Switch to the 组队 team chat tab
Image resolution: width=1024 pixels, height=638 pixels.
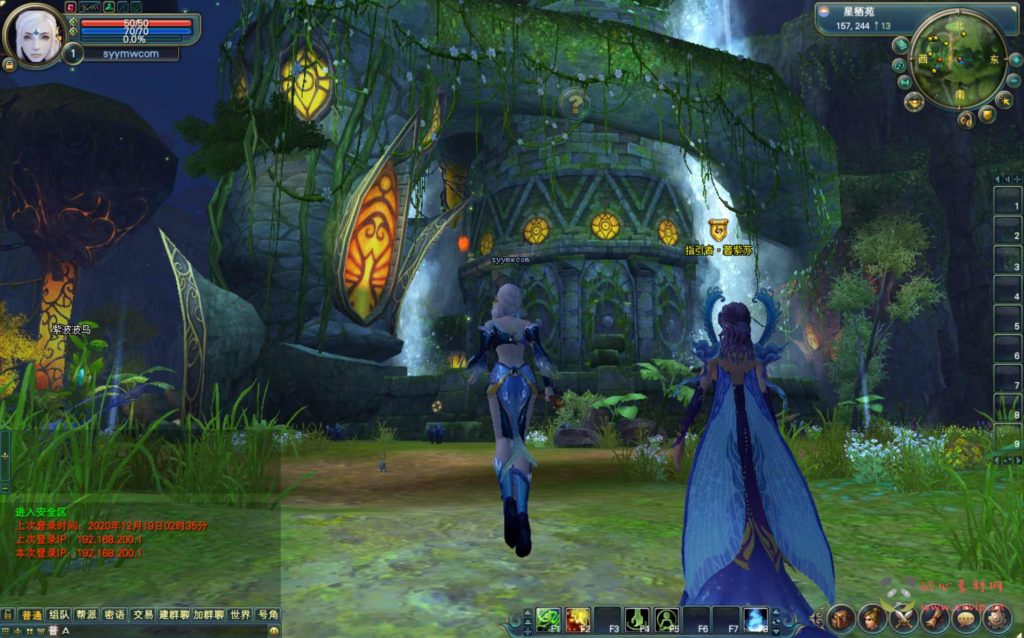[x=59, y=614]
